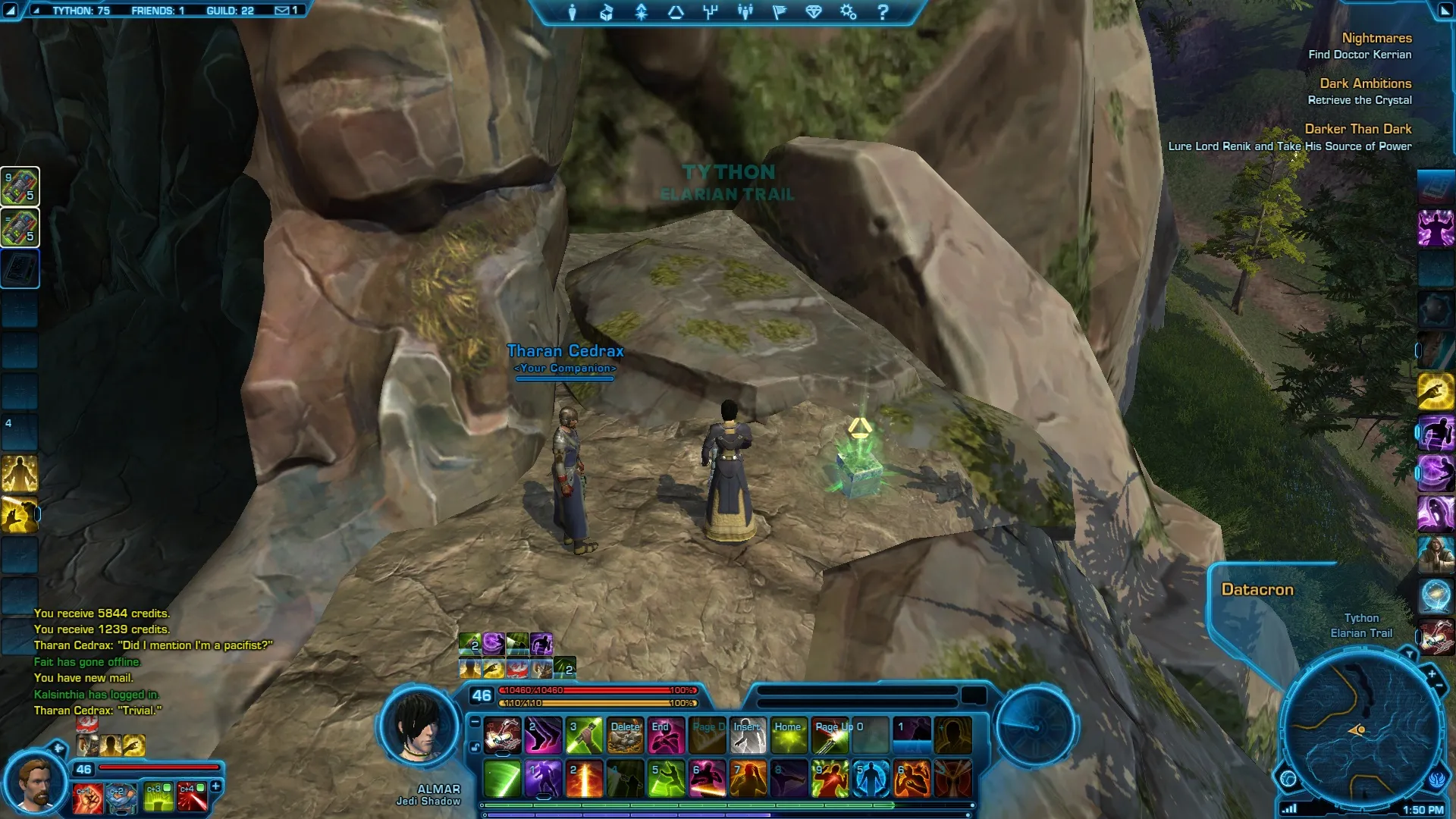This screenshot has width=1456, height=819.
Task: Activate the blue shielded figure ability
Action: 871,779
